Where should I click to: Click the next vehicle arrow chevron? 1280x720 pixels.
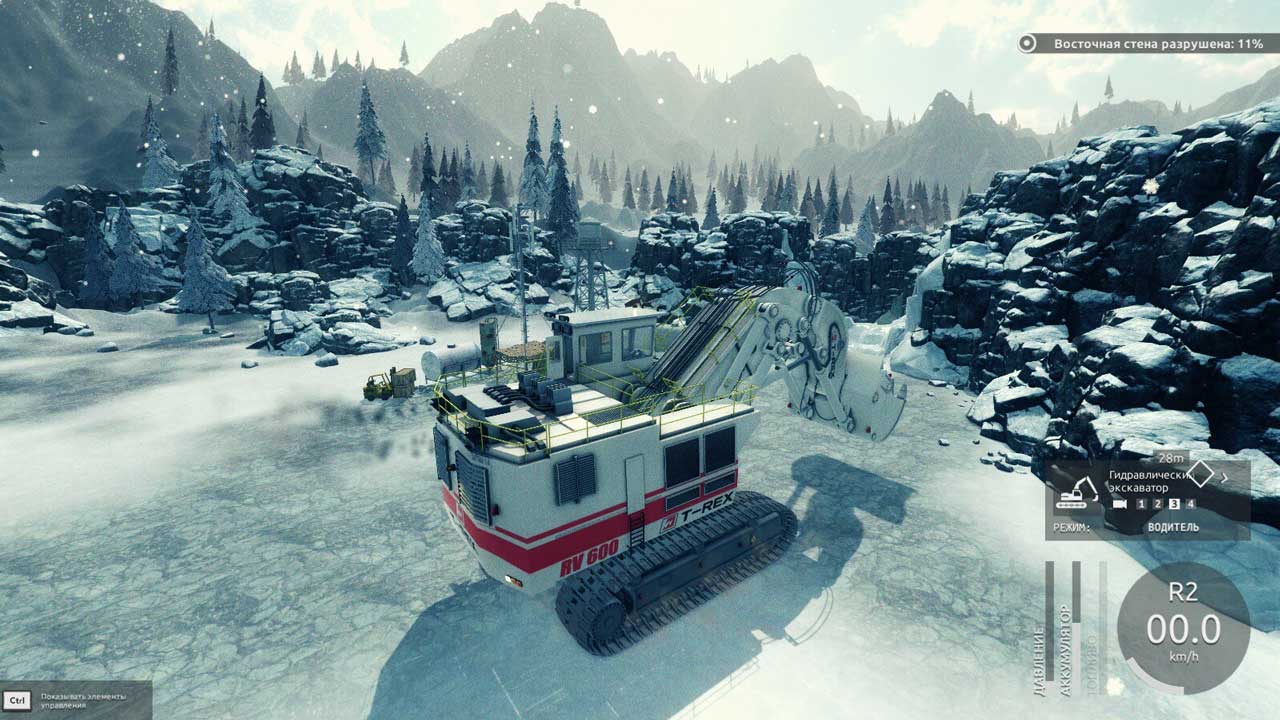pyautogui.click(x=1225, y=477)
